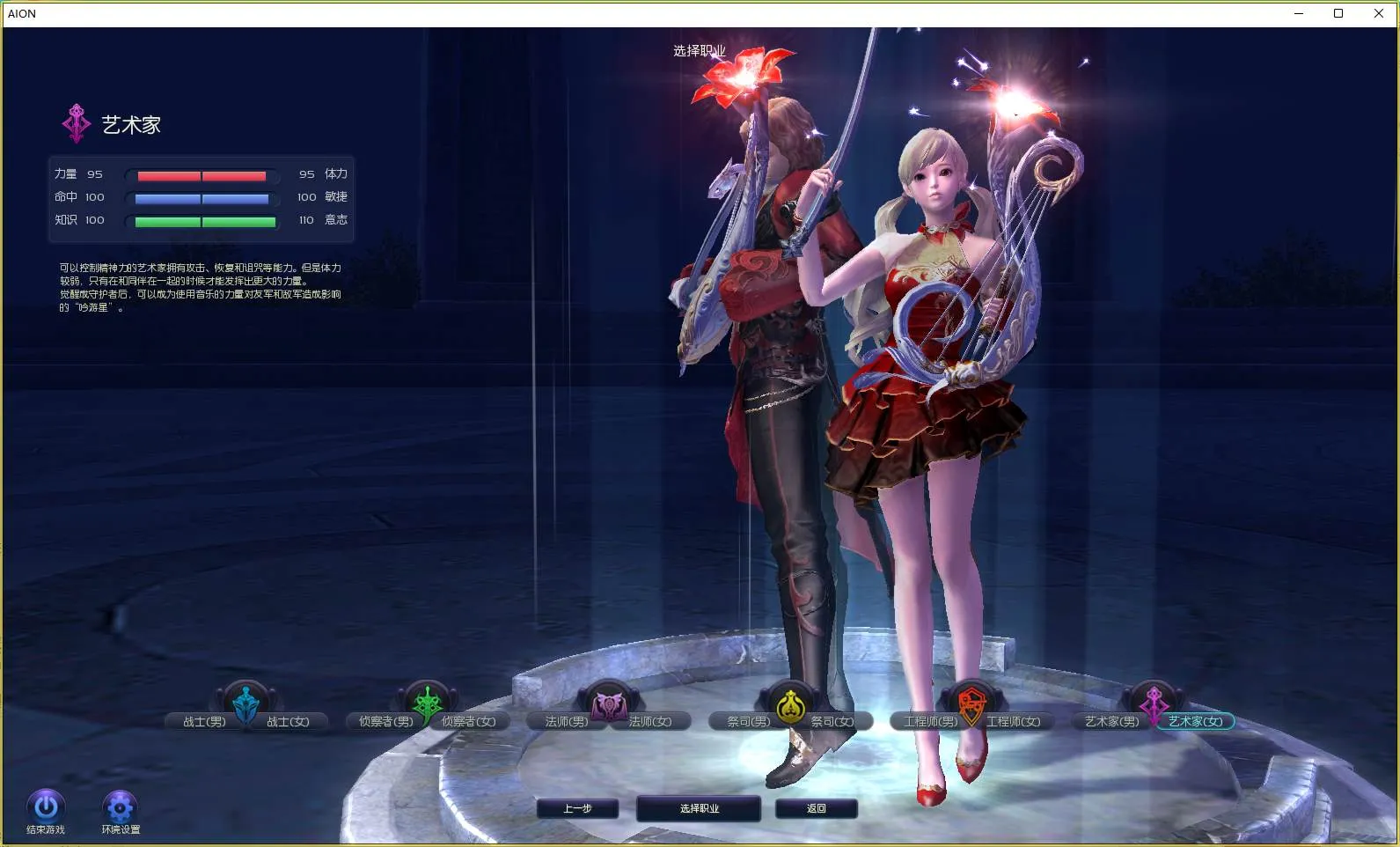The width and height of the screenshot is (1400, 847).
Task: Quit via the 结束游戏 power icon
Action: [x=46, y=807]
